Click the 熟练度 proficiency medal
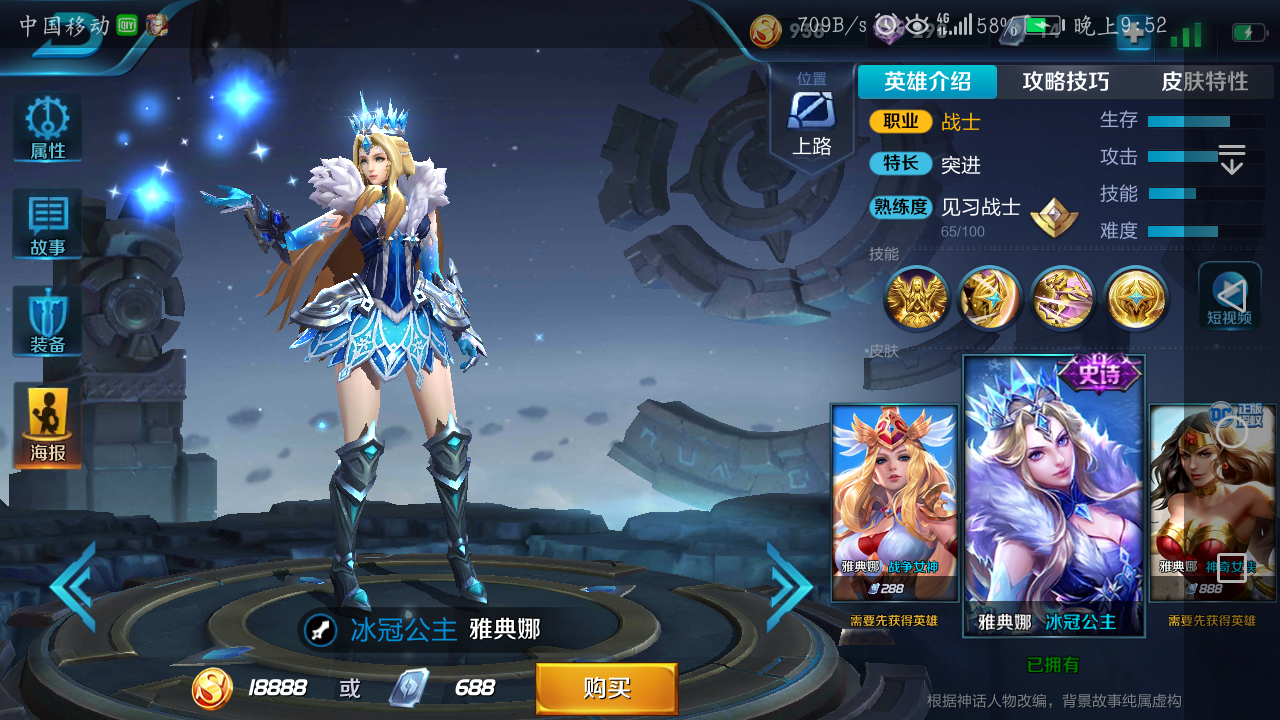The image size is (1280, 720). coord(1054,215)
